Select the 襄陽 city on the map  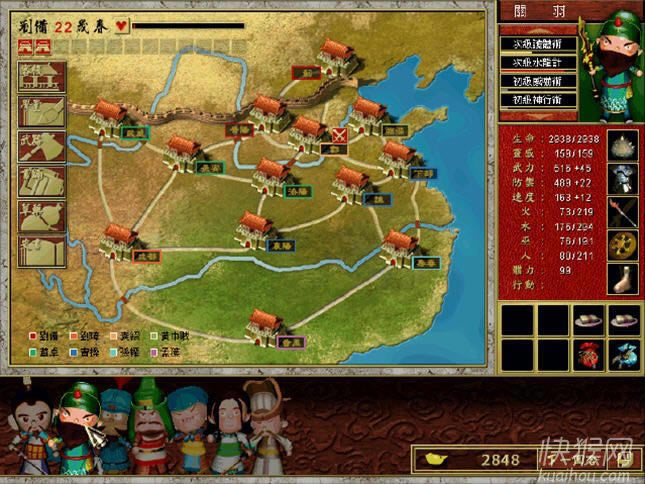click(255, 230)
